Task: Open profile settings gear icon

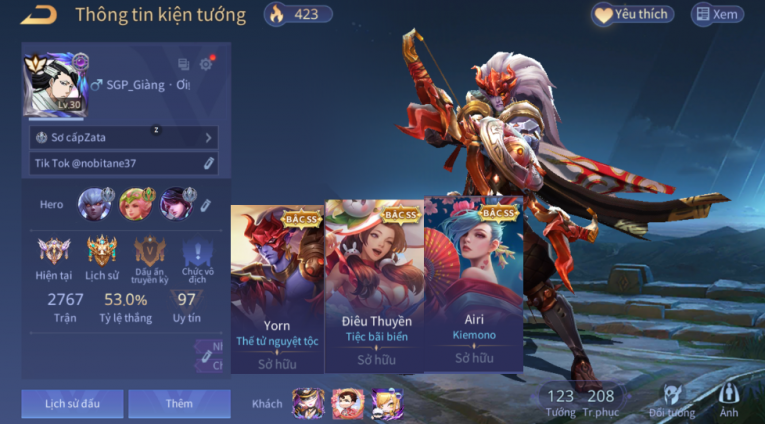Action: coord(206,64)
